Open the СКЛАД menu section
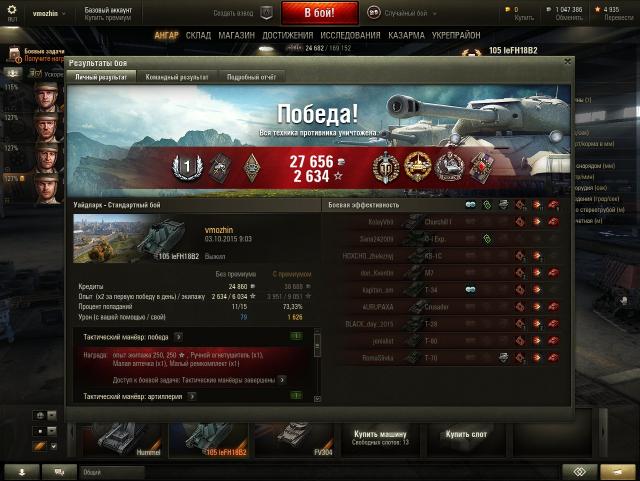 click(x=198, y=35)
